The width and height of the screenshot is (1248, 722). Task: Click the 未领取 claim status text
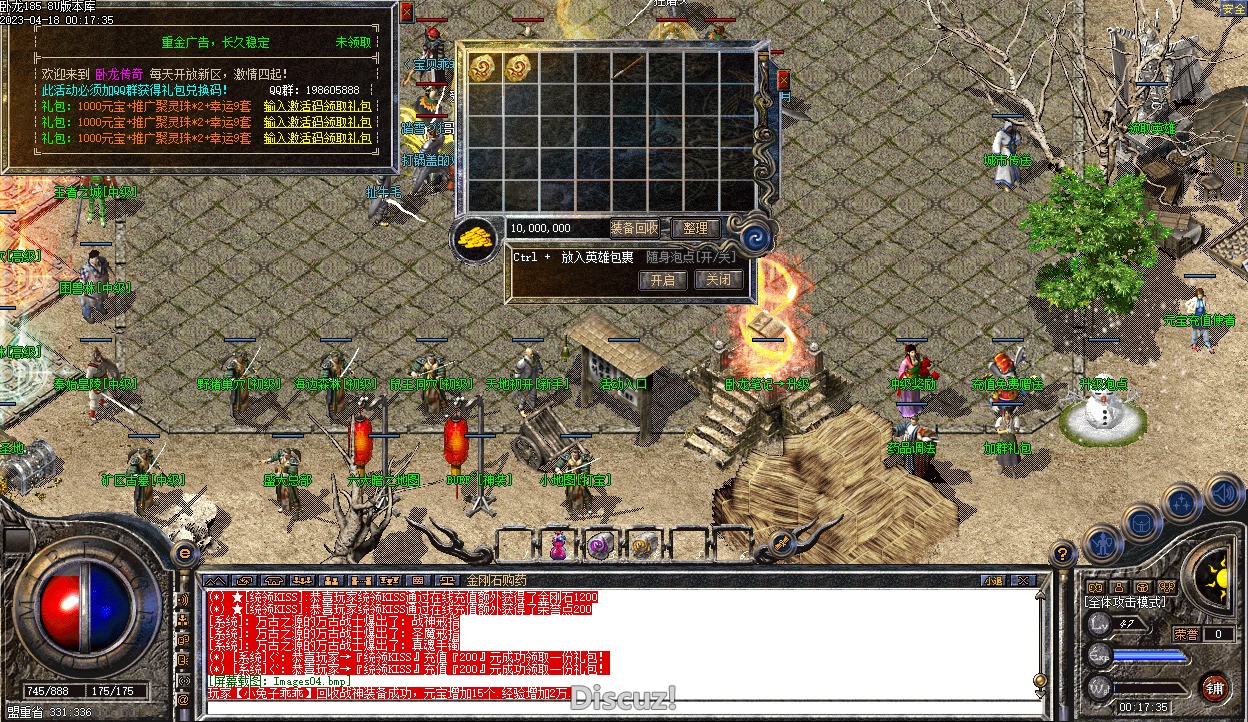click(354, 43)
